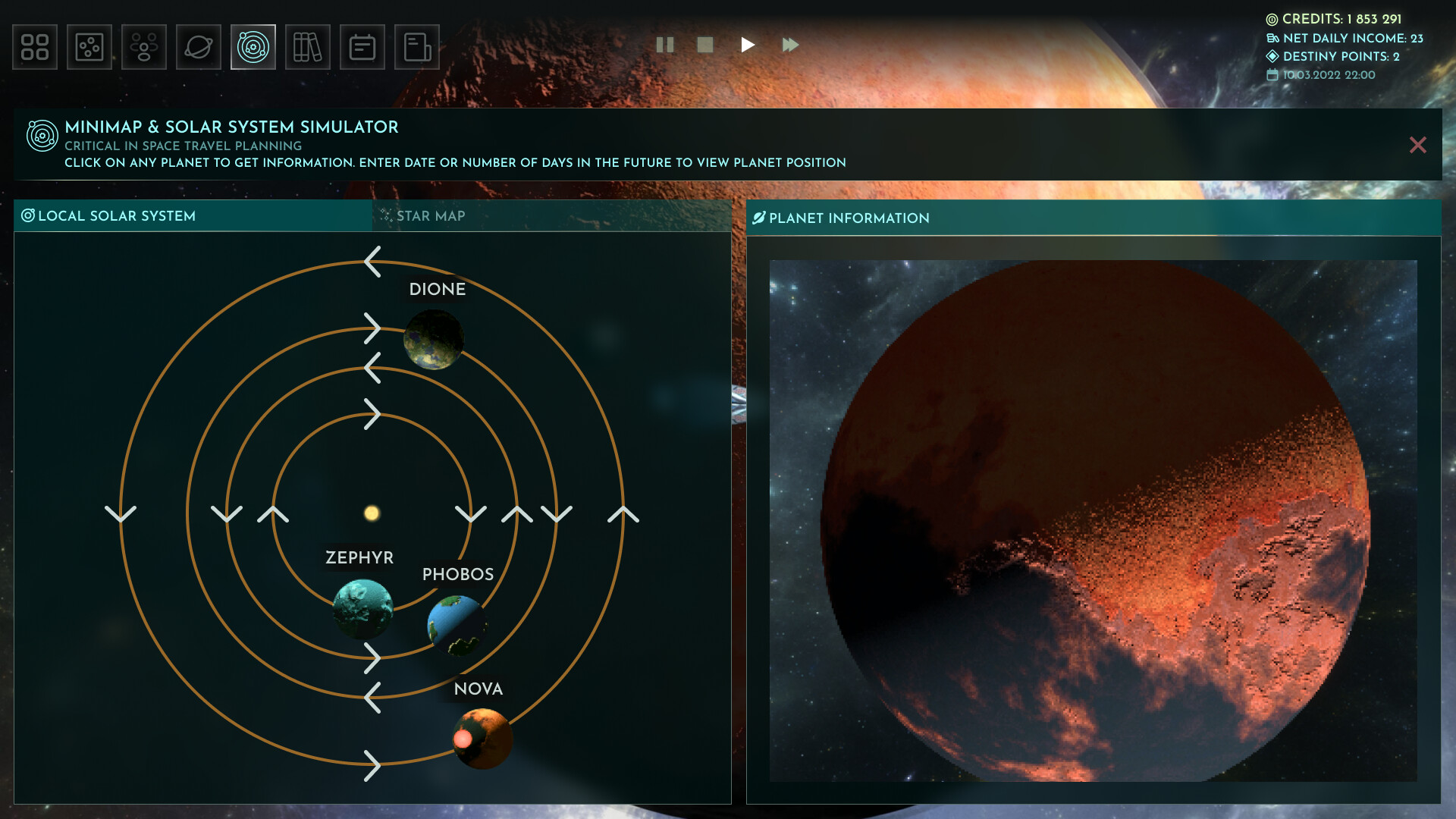Select planet Nova on the outer orbit
The width and height of the screenshot is (1456, 819).
(483, 738)
